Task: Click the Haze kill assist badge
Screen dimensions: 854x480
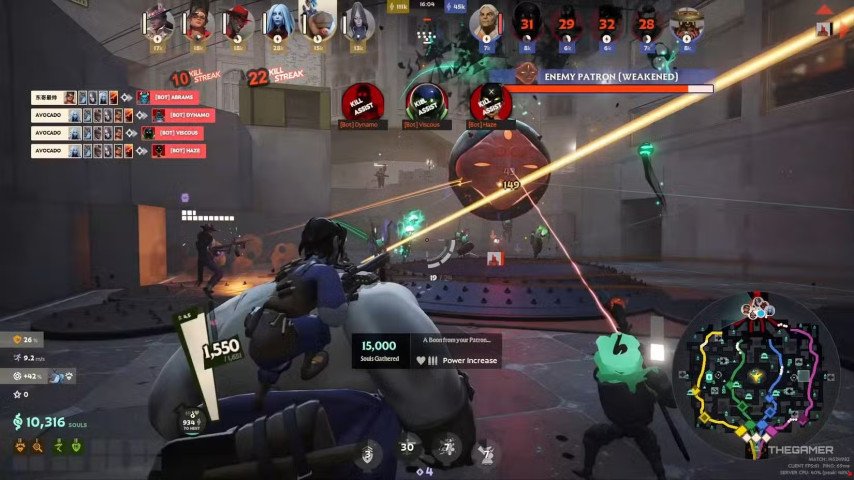Action: pos(489,102)
